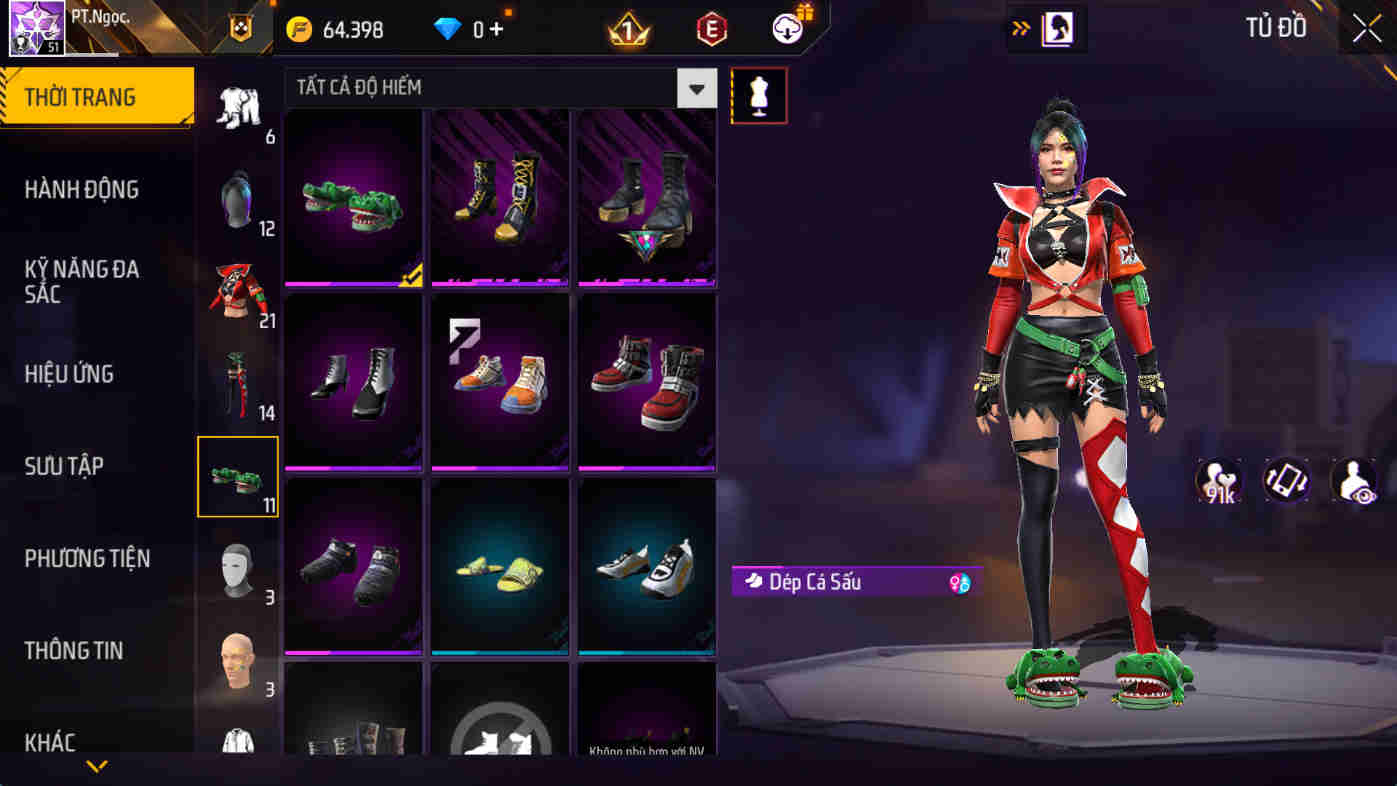The height and width of the screenshot is (786, 1397).
Task: Collapse the panel using the double-arrow chevron
Action: click(x=1020, y=29)
